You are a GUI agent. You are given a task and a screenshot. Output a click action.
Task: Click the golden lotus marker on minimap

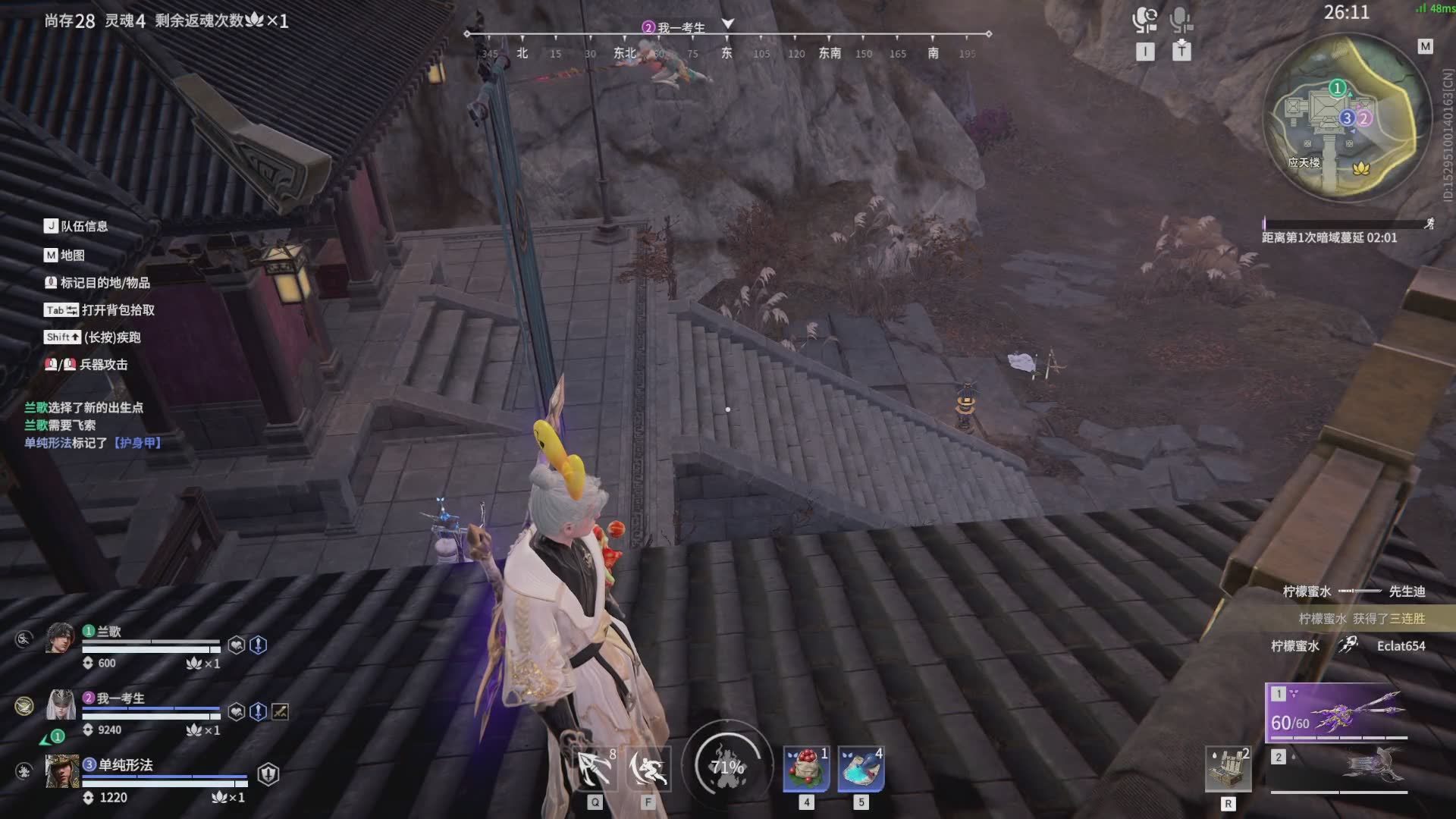tap(1361, 168)
